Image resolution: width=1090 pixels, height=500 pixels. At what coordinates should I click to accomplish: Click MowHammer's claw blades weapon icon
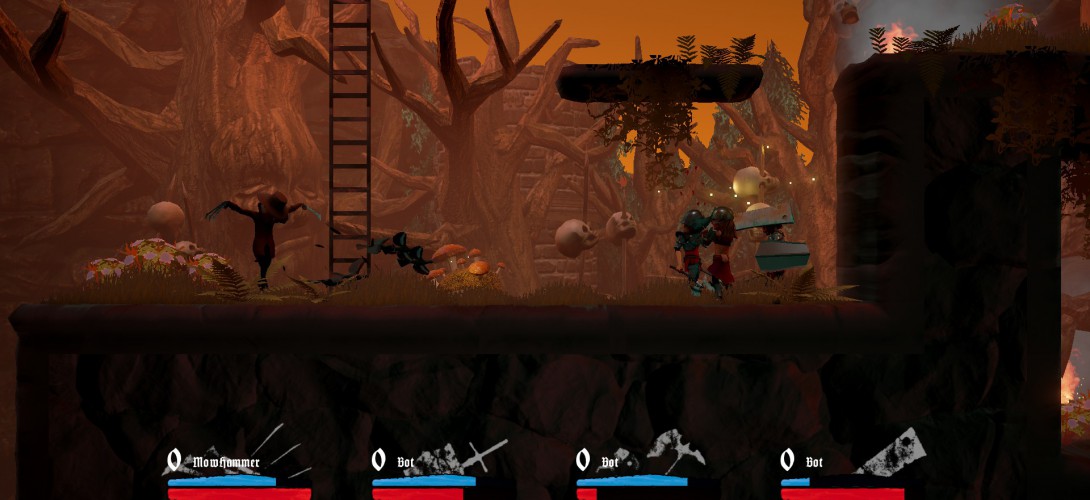(x=280, y=450)
